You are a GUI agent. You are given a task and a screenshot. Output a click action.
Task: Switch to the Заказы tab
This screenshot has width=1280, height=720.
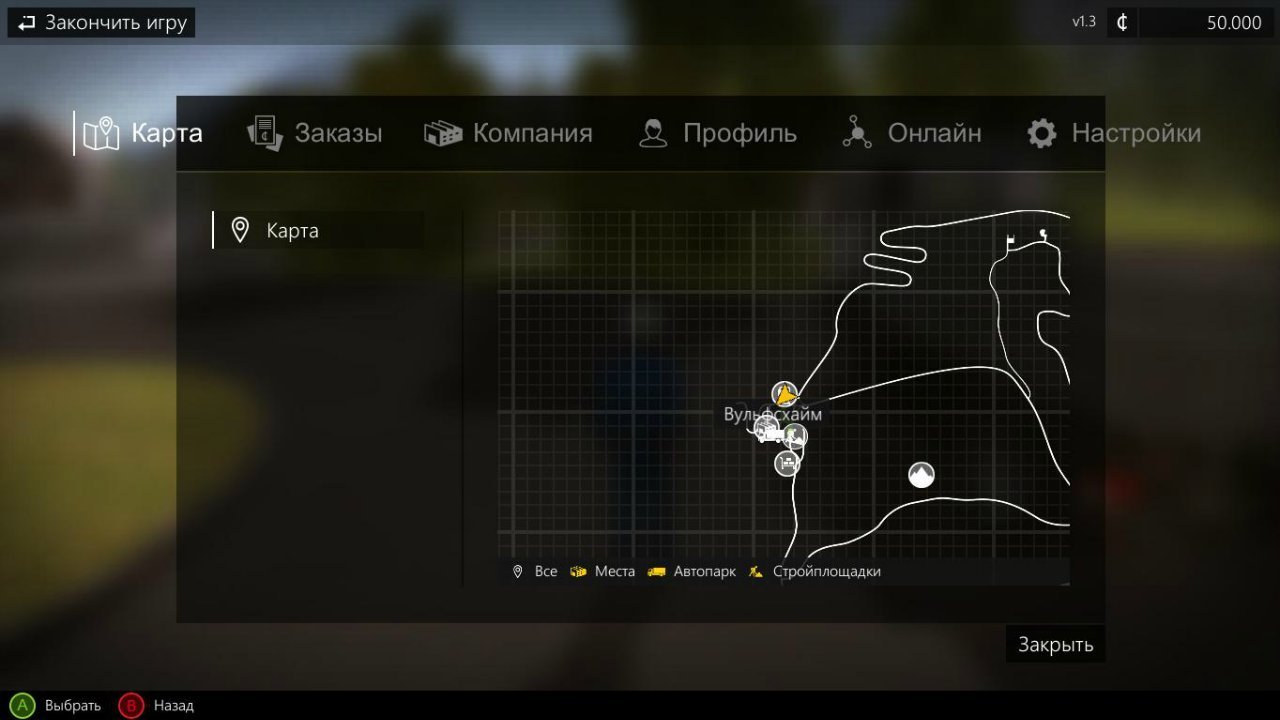point(314,132)
